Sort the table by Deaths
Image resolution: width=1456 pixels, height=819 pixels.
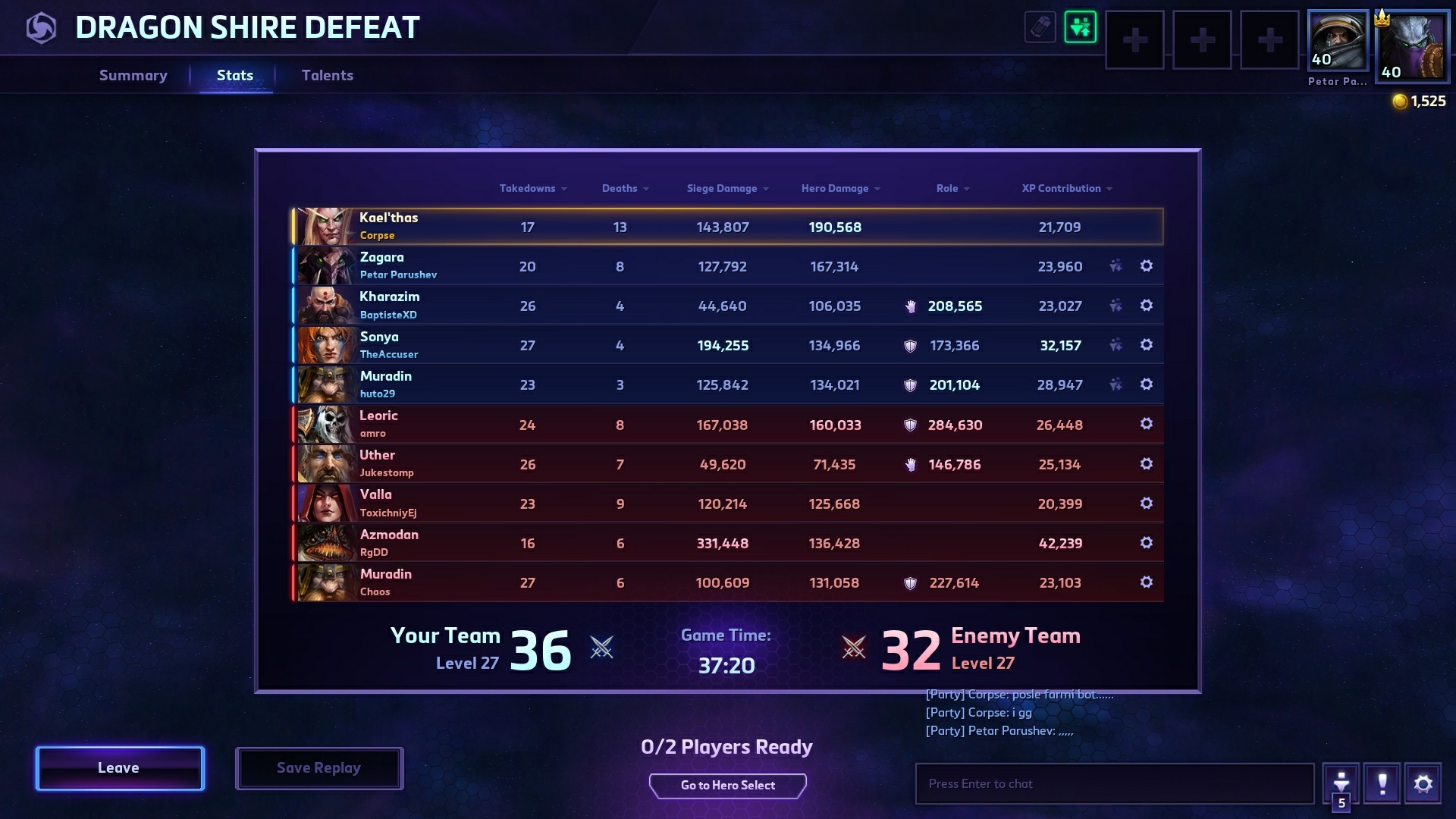(x=625, y=188)
